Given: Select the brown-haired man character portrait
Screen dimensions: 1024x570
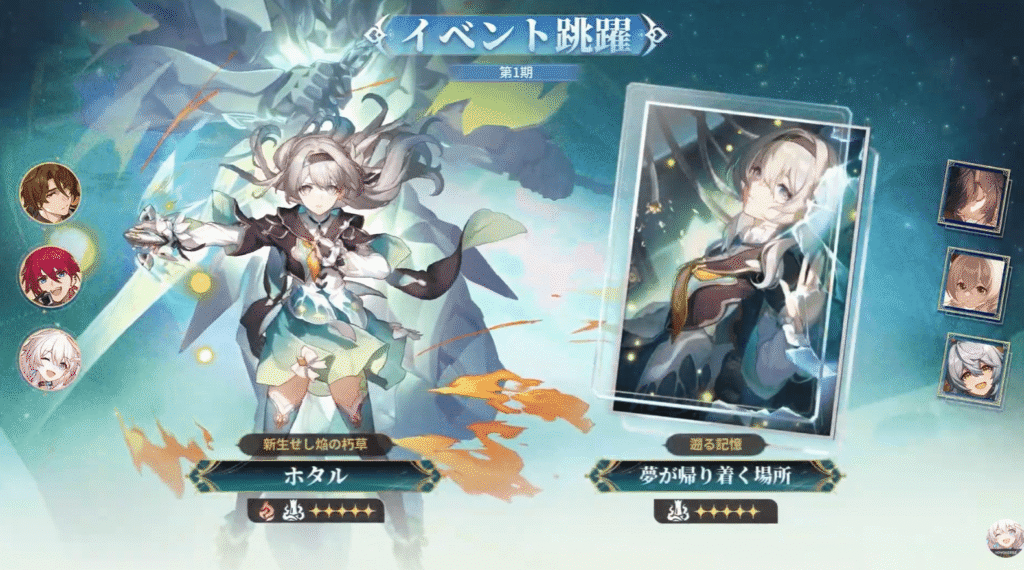Looking at the screenshot, I should [x=51, y=193].
